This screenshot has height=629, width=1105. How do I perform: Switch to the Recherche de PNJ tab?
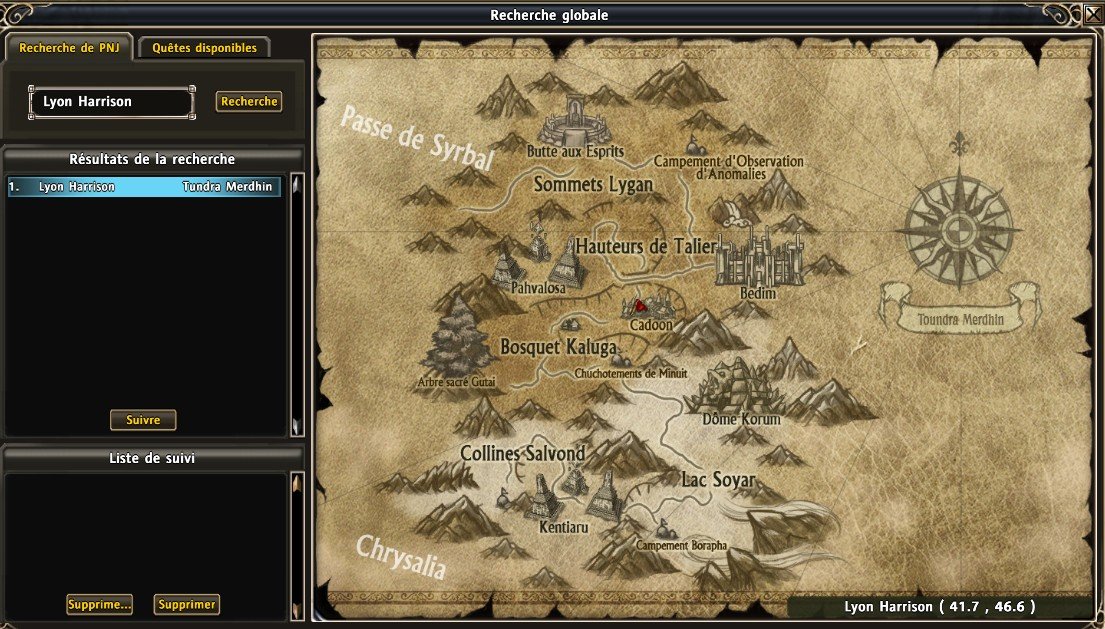point(69,48)
